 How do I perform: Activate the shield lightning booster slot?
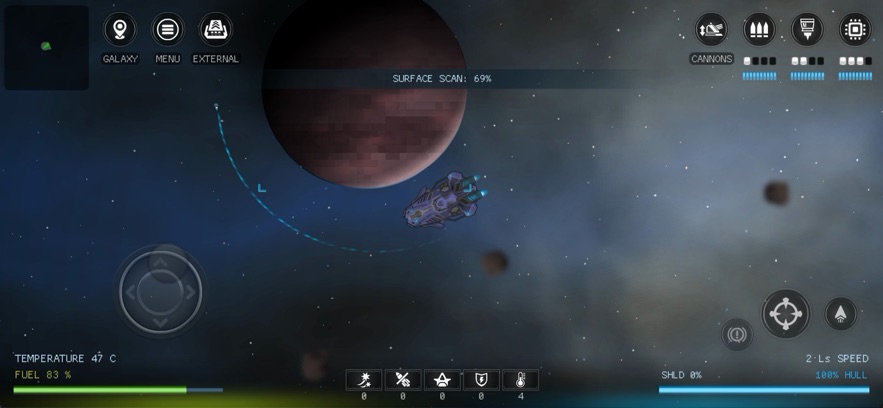pos(481,380)
